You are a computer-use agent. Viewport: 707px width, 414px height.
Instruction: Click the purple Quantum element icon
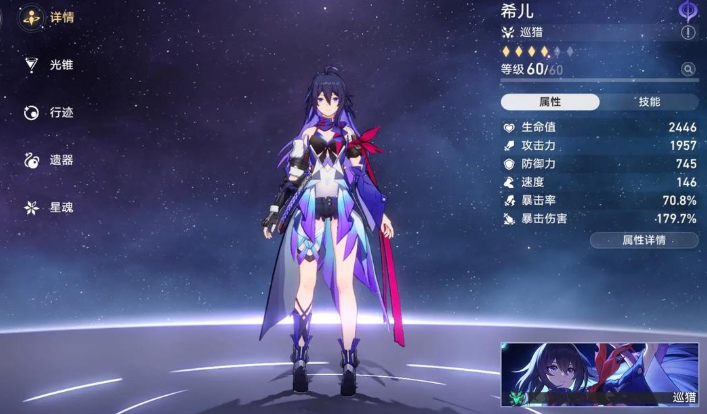[688, 10]
